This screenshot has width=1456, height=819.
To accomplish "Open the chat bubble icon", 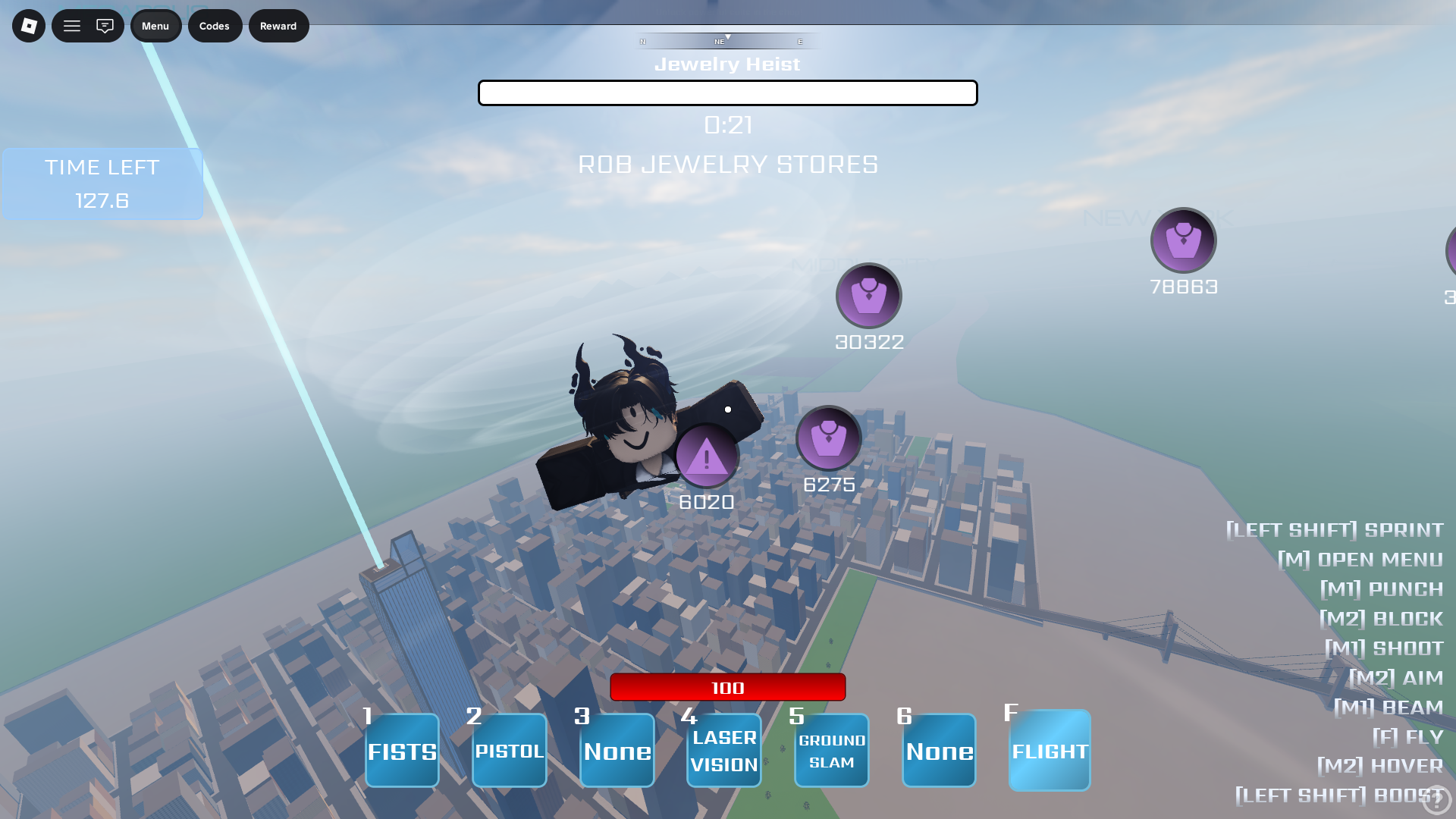I will [x=105, y=25].
